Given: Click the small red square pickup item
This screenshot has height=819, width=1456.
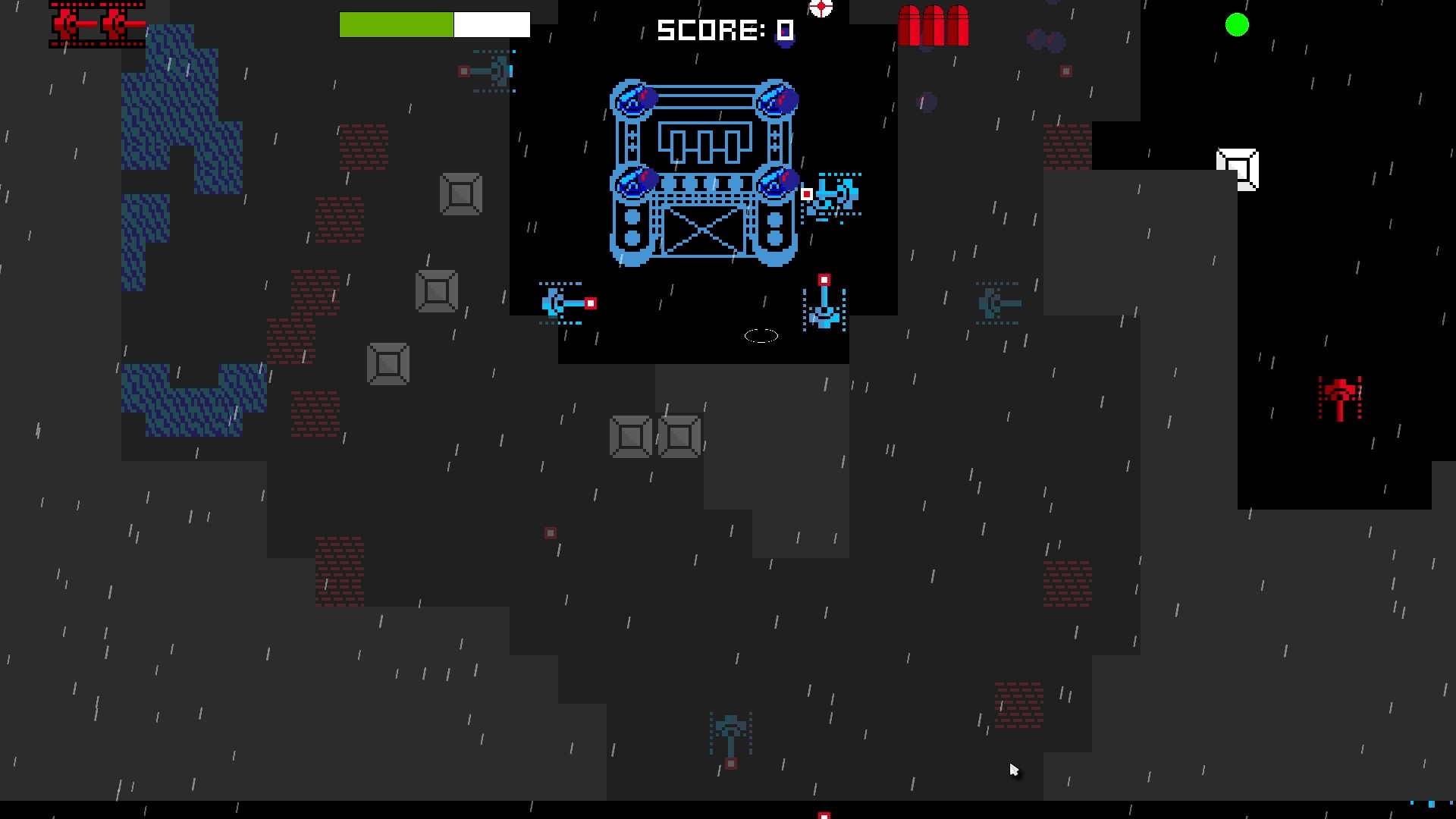Looking at the screenshot, I should pyautogui.click(x=550, y=533).
